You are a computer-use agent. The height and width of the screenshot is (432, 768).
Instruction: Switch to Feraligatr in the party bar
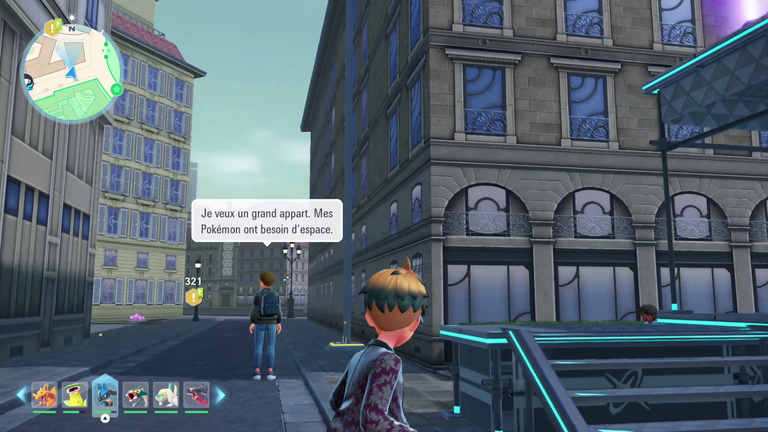[x=136, y=396]
